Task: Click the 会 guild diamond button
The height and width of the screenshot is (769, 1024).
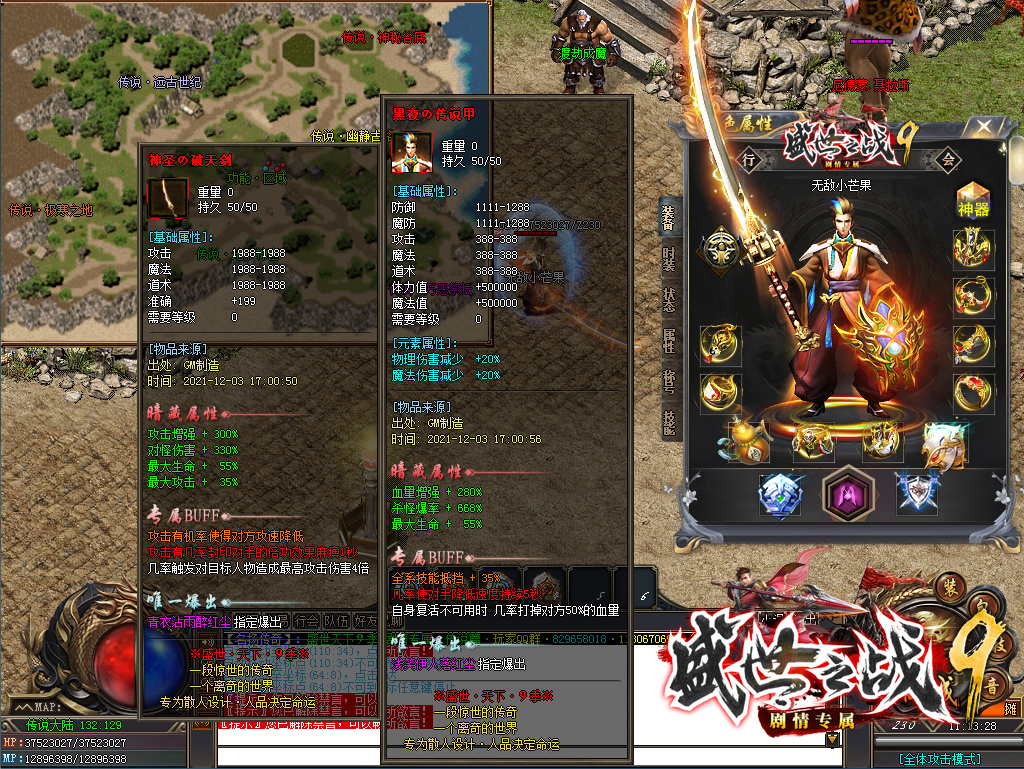Action: tap(948, 159)
